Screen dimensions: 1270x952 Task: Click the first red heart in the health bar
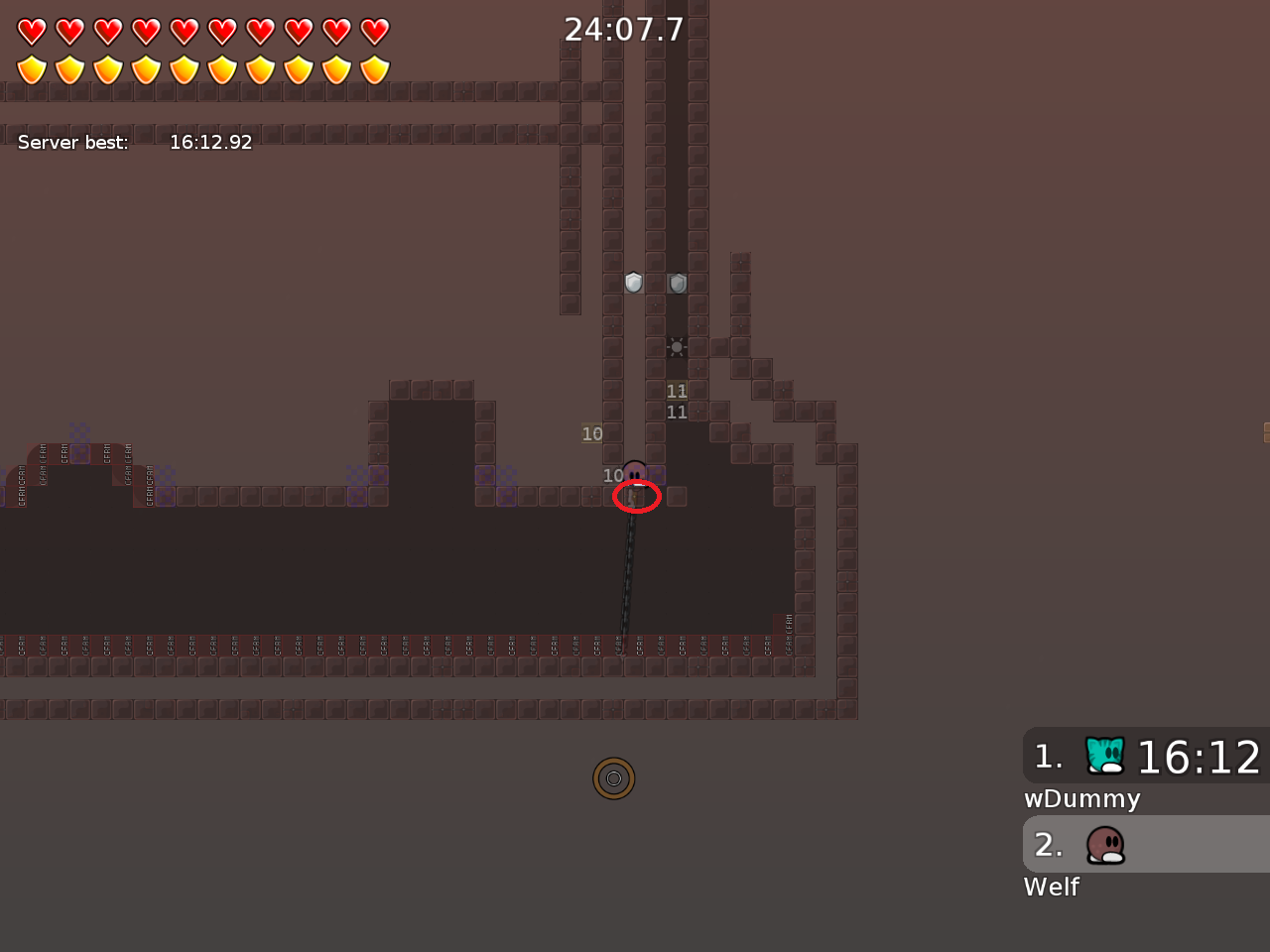click(x=33, y=31)
